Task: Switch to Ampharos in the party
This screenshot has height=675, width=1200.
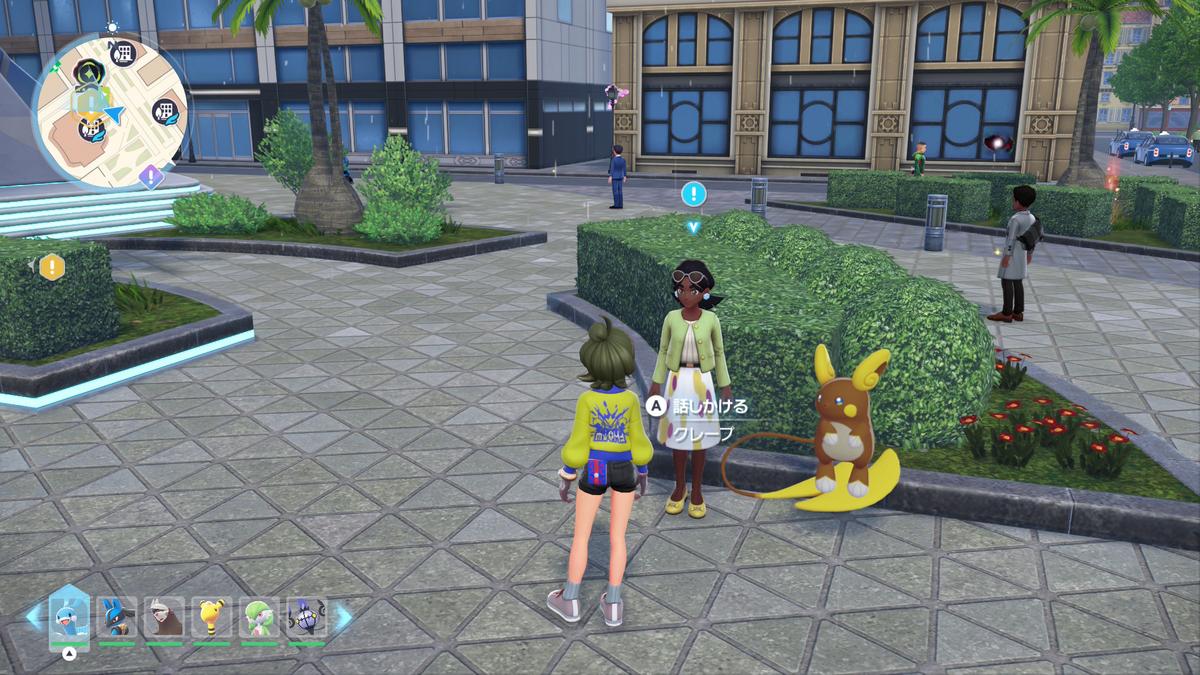Action: [x=212, y=617]
